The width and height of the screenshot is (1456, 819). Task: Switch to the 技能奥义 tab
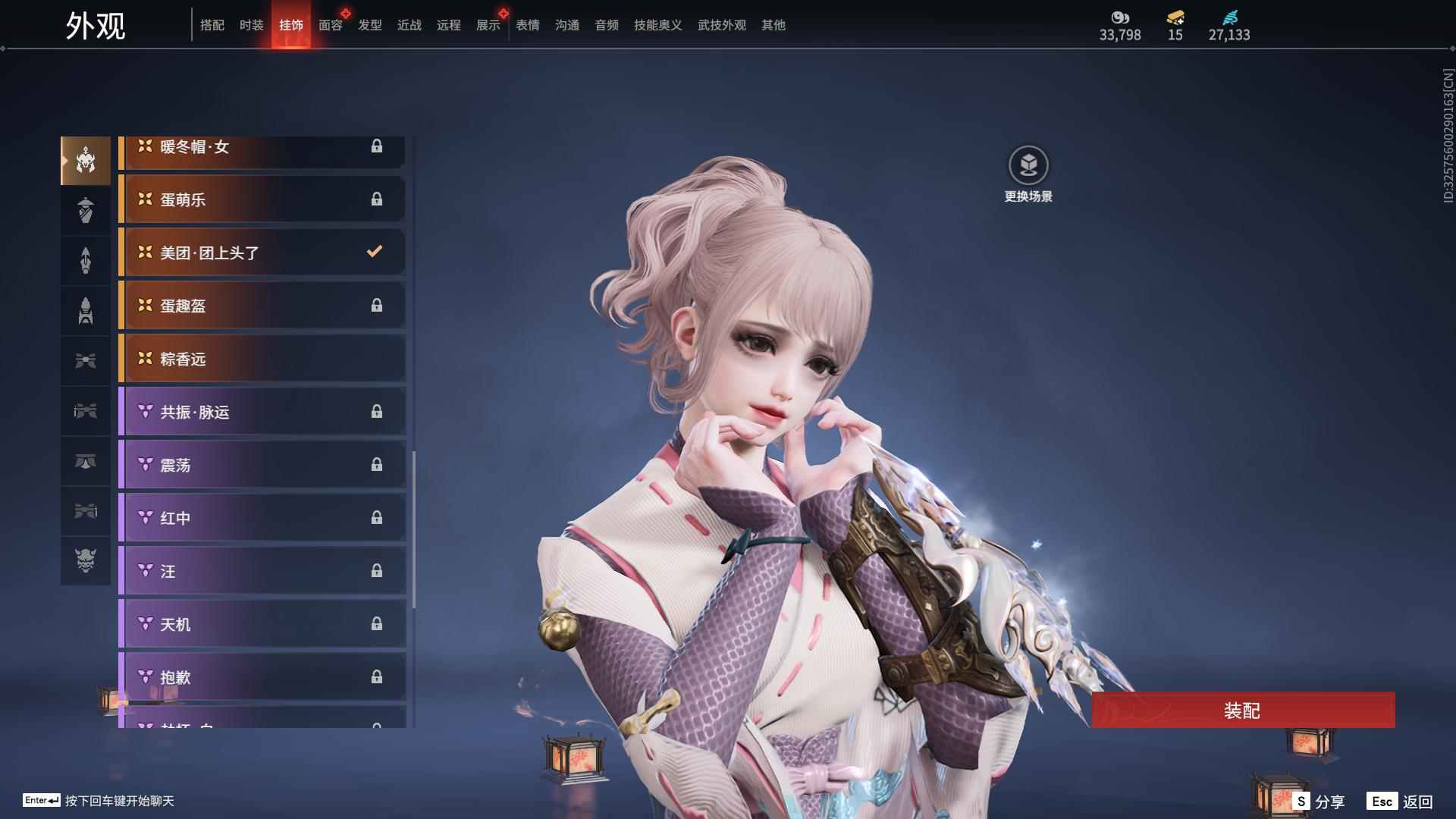[657, 25]
